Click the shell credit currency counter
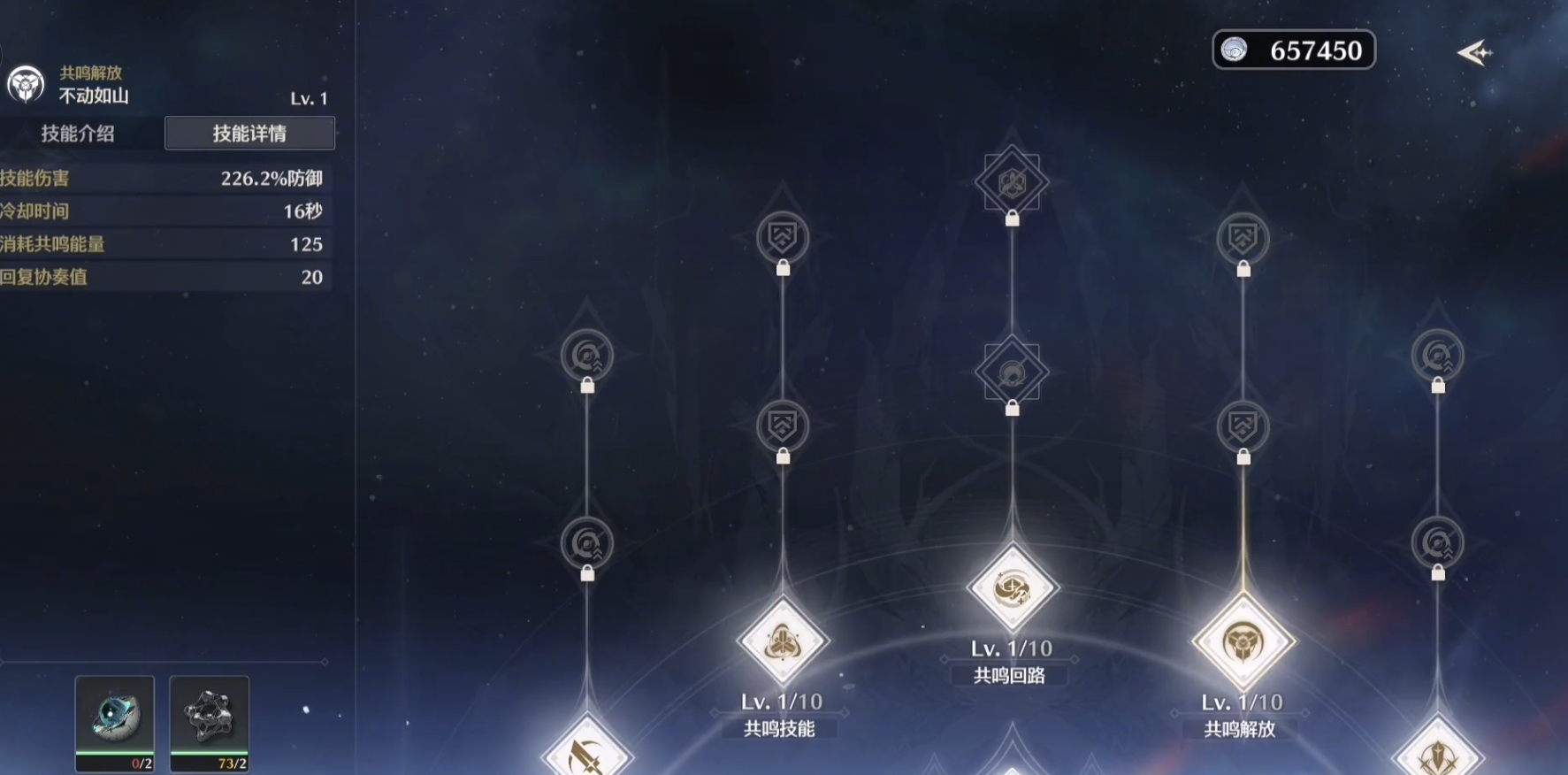This screenshot has width=1568, height=775. tap(1293, 50)
